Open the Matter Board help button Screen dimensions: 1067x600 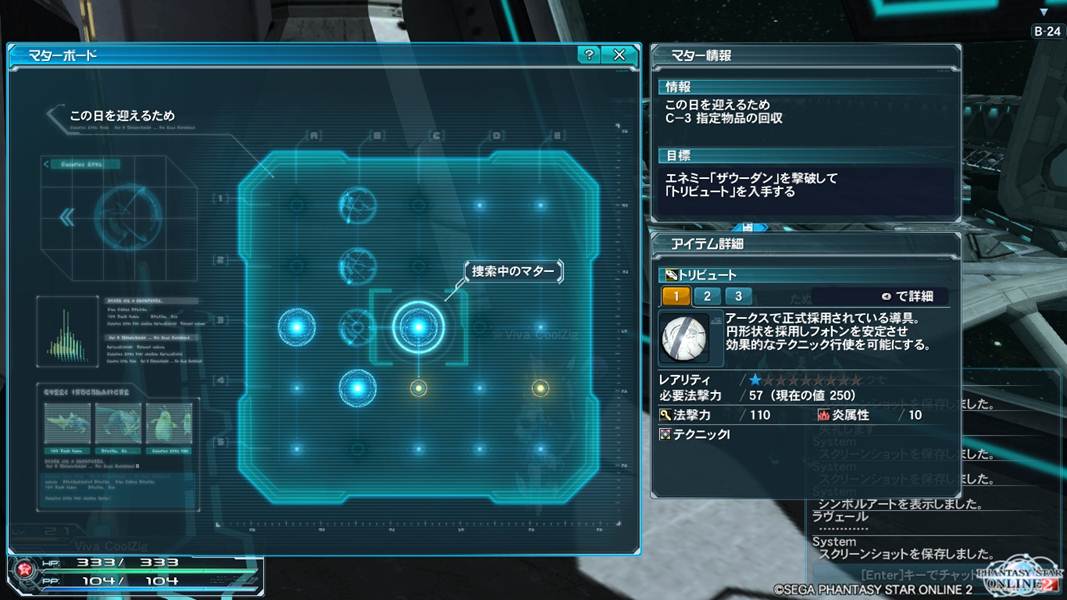pos(590,55)
